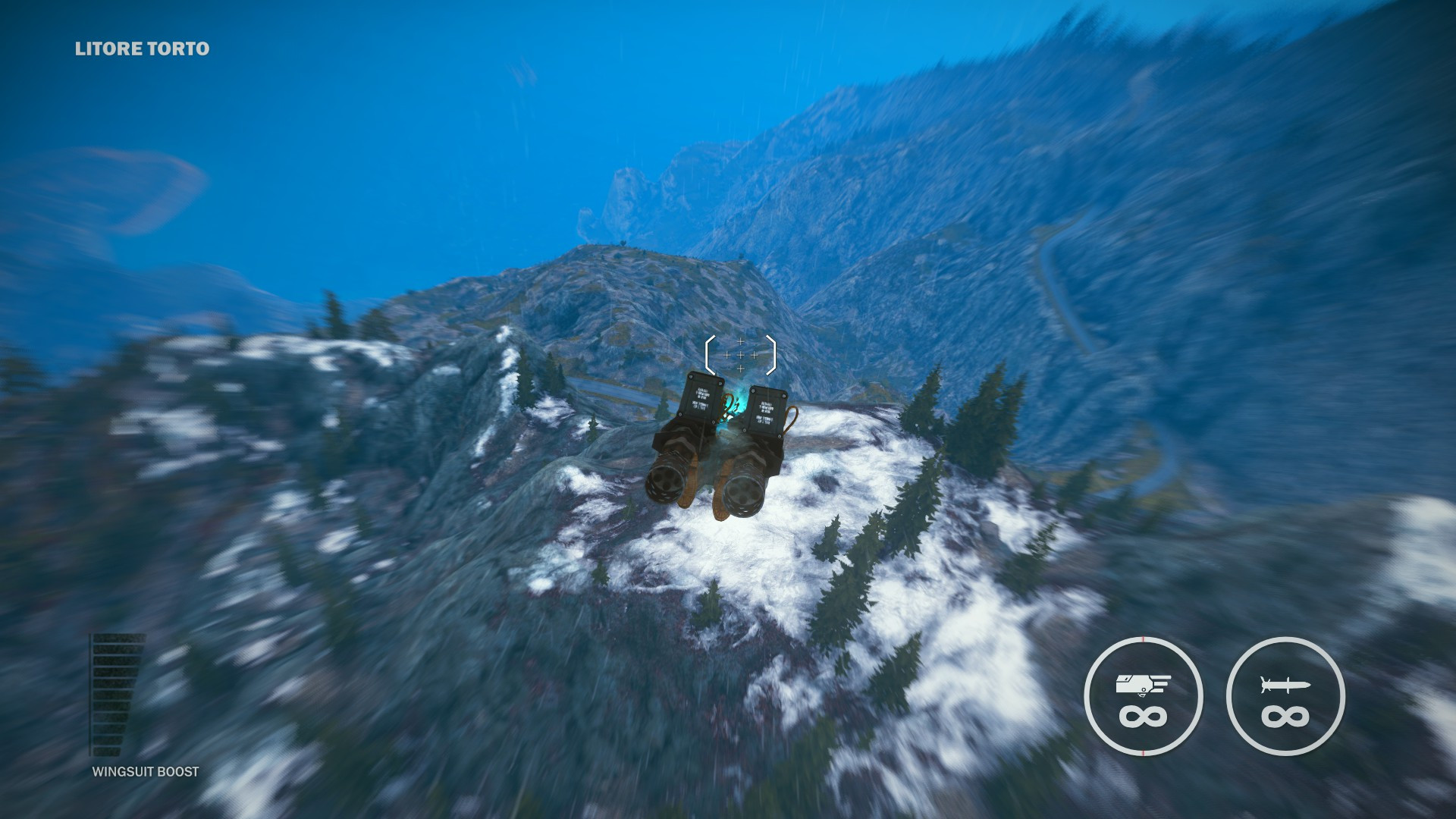Viewport: 1456px width, 819px height.
Task: Click the infinity symbol under the gun icon
Action: 1143,717
